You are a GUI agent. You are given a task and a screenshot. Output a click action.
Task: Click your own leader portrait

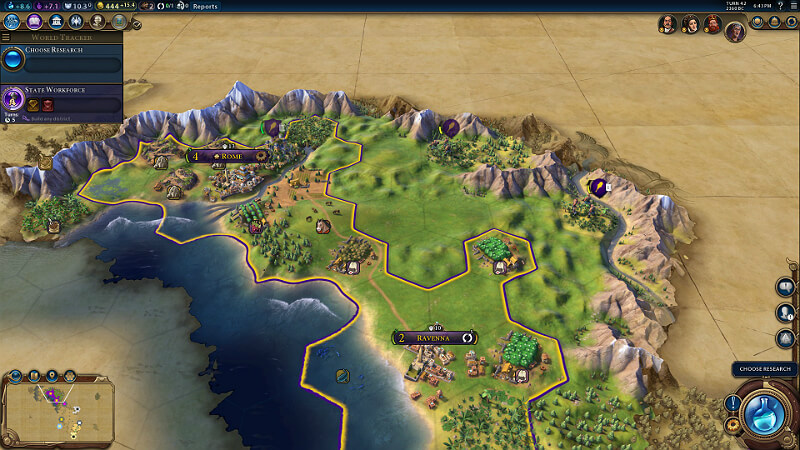tap(735, 31)
